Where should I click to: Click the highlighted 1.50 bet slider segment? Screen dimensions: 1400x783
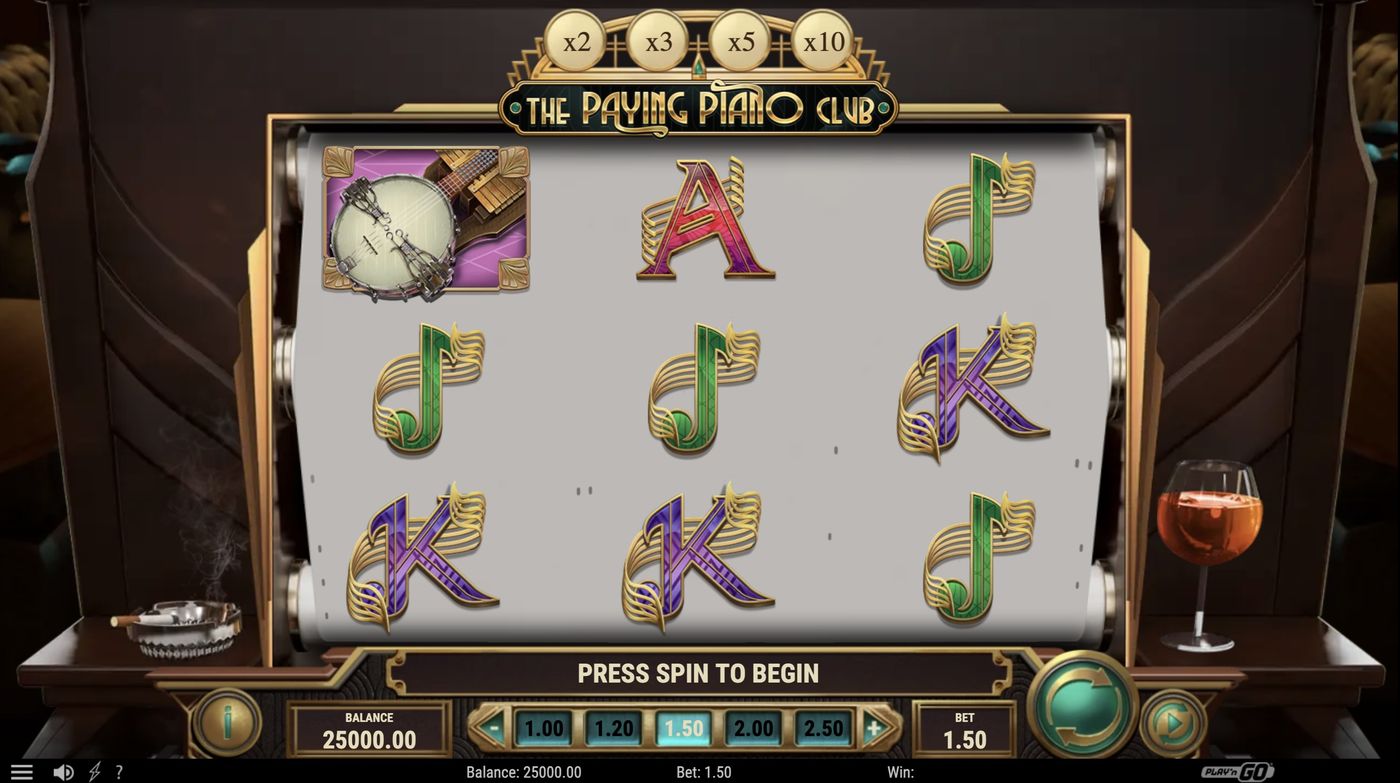coord(683,728)
